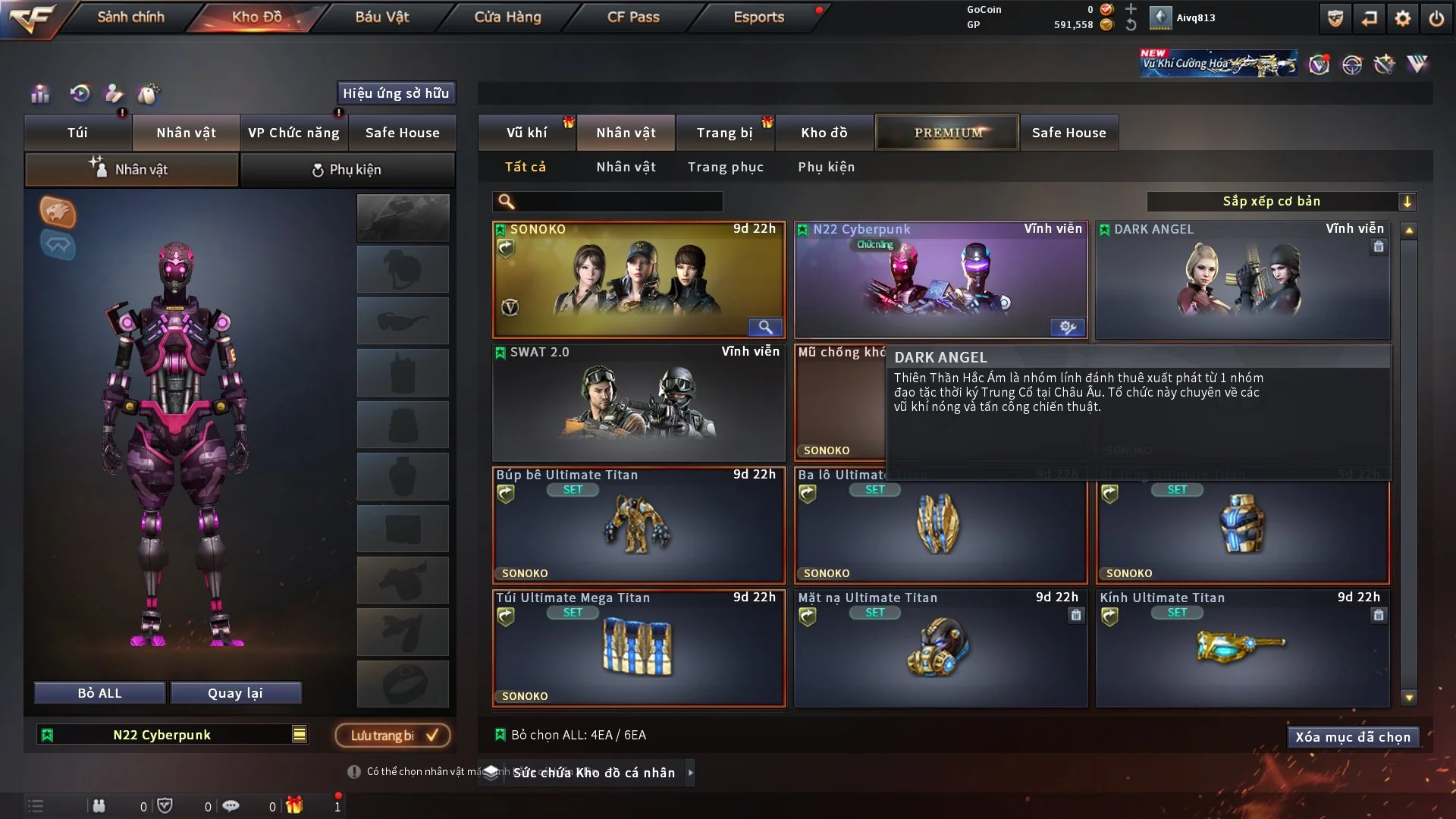Open the Sảnh chính lobby menu
The image size is (1456, 819).
click(x=130, y=17)
